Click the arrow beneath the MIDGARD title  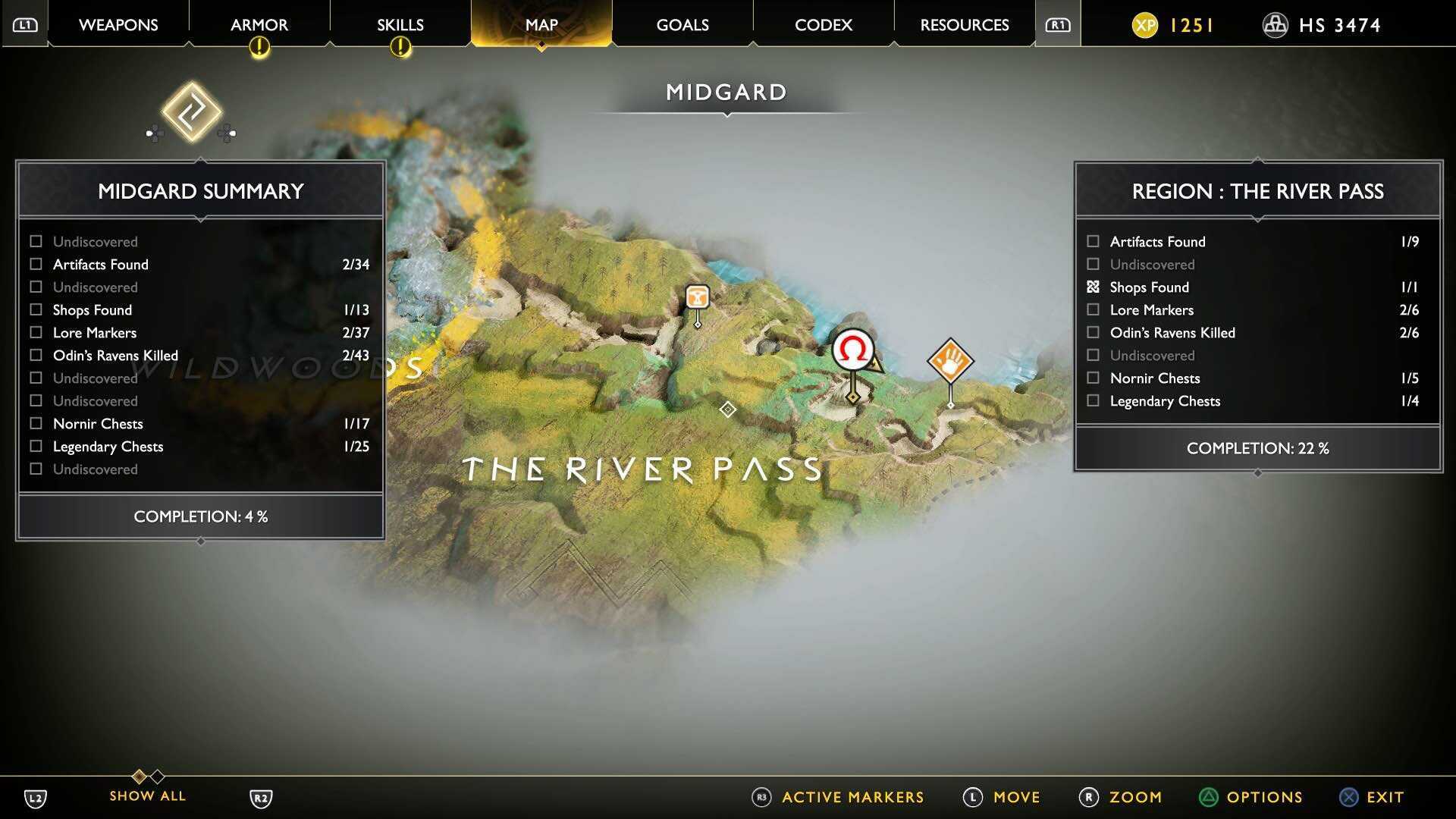click(x=729, y=112)
